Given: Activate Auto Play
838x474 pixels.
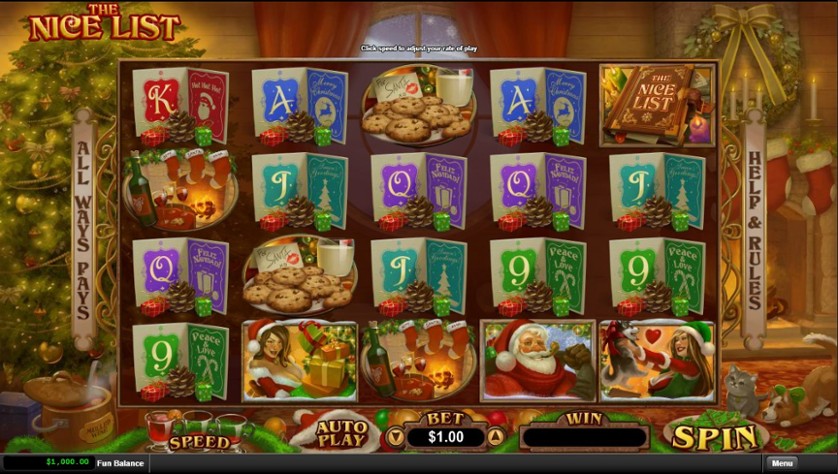Looking at the screenshot, I should tap(341, 433).
